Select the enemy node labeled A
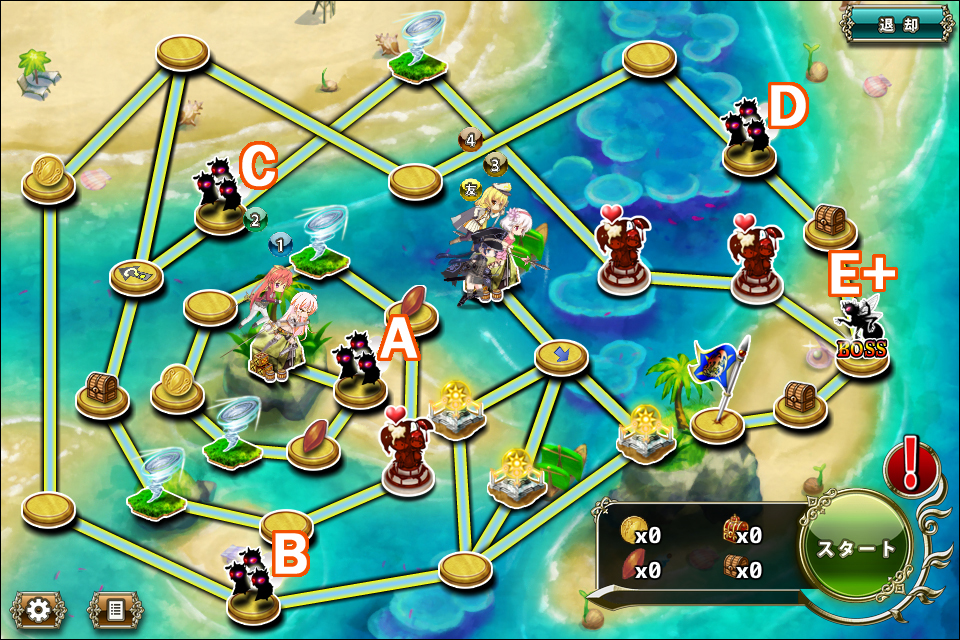This screenshot has width=960, height=640. point(359,372)
